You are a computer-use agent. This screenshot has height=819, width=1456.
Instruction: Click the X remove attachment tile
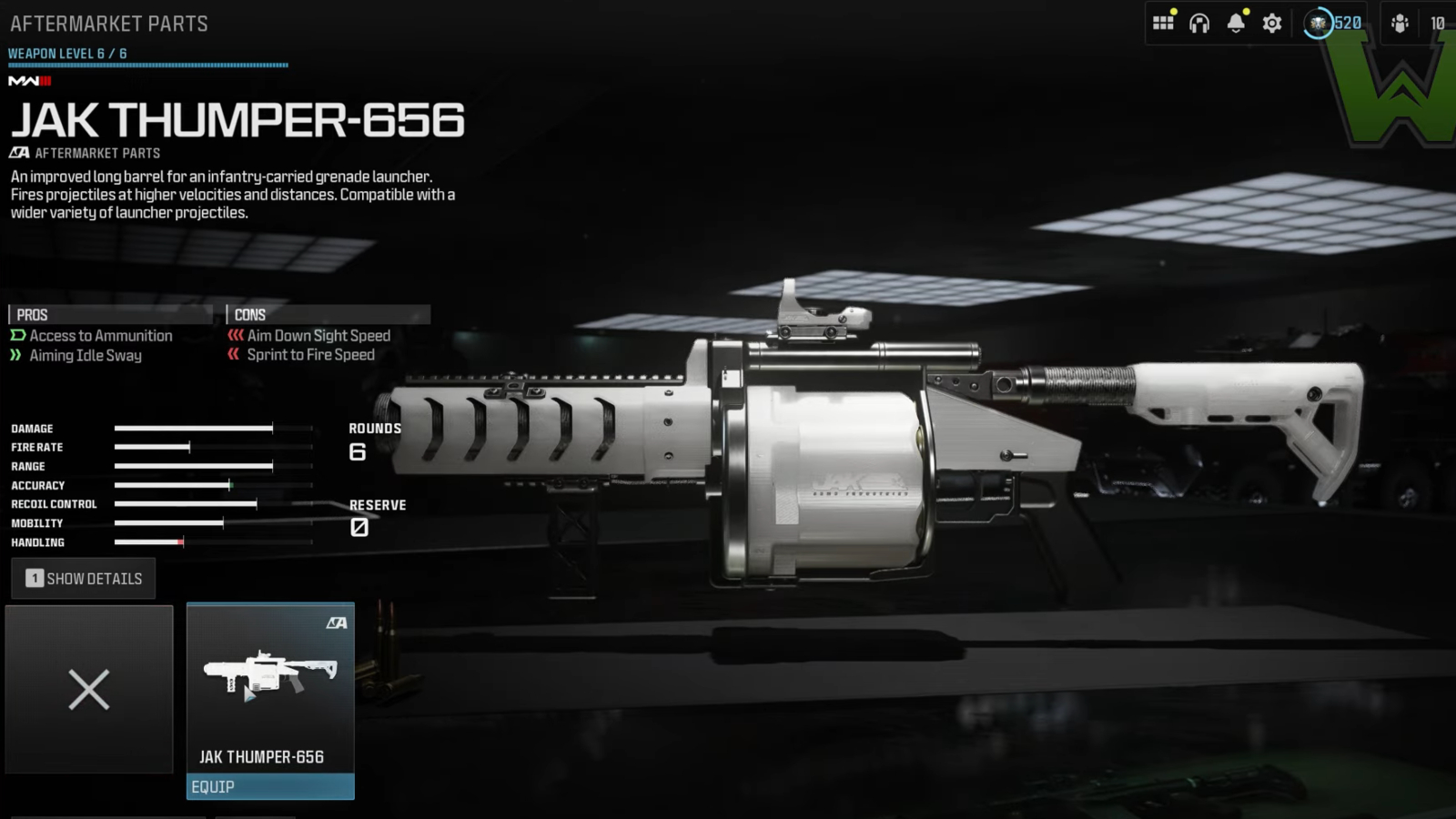[88, 689]
